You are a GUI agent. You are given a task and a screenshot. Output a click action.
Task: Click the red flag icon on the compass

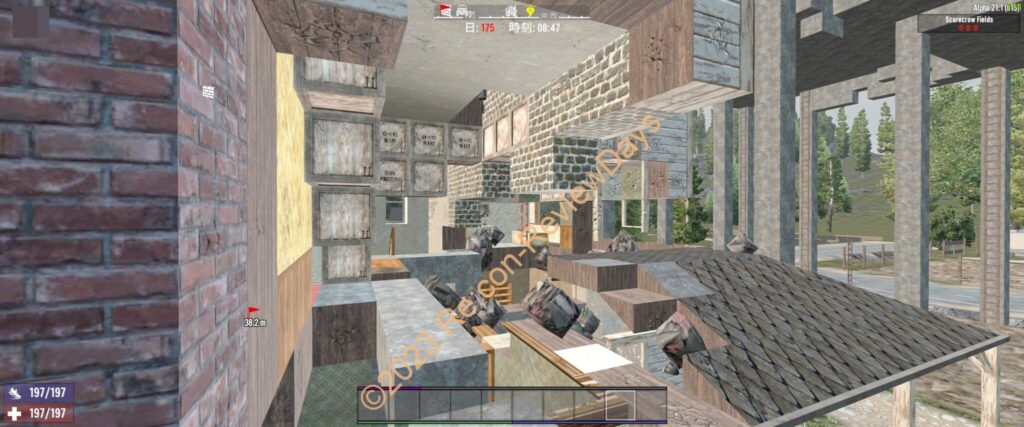click(x=445, y=10)
